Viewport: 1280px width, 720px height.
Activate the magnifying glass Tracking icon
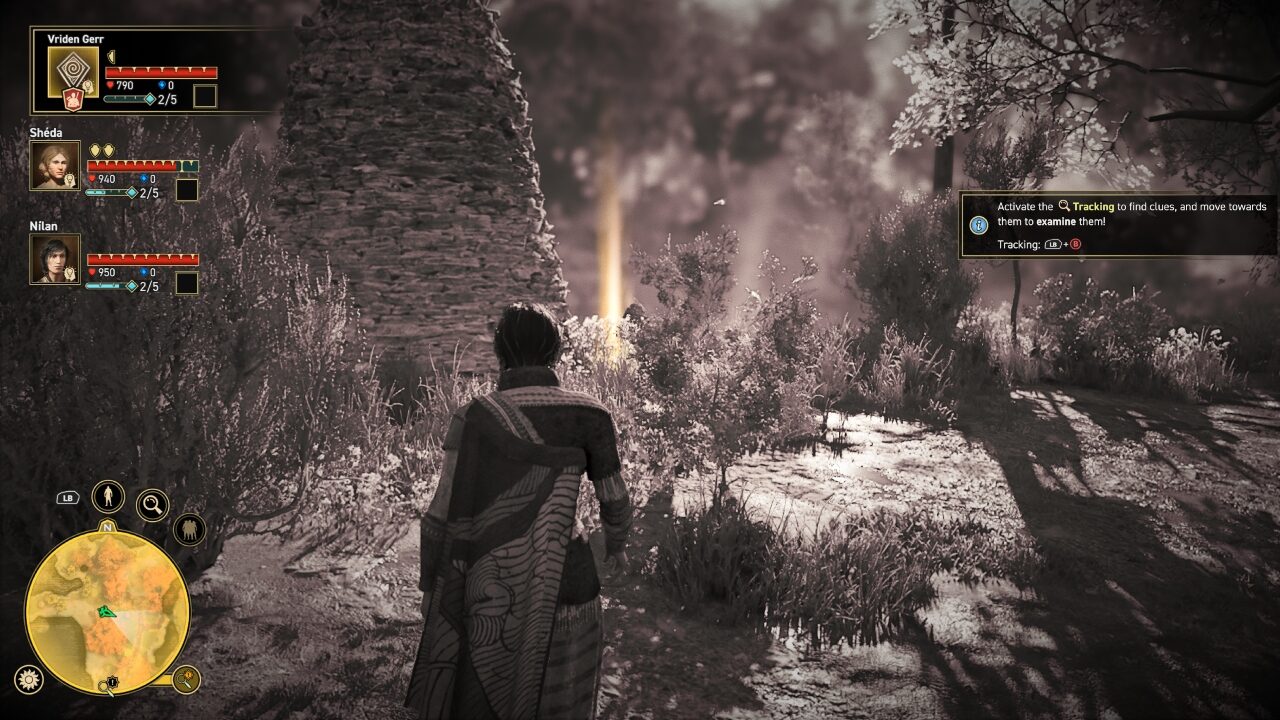152,505
